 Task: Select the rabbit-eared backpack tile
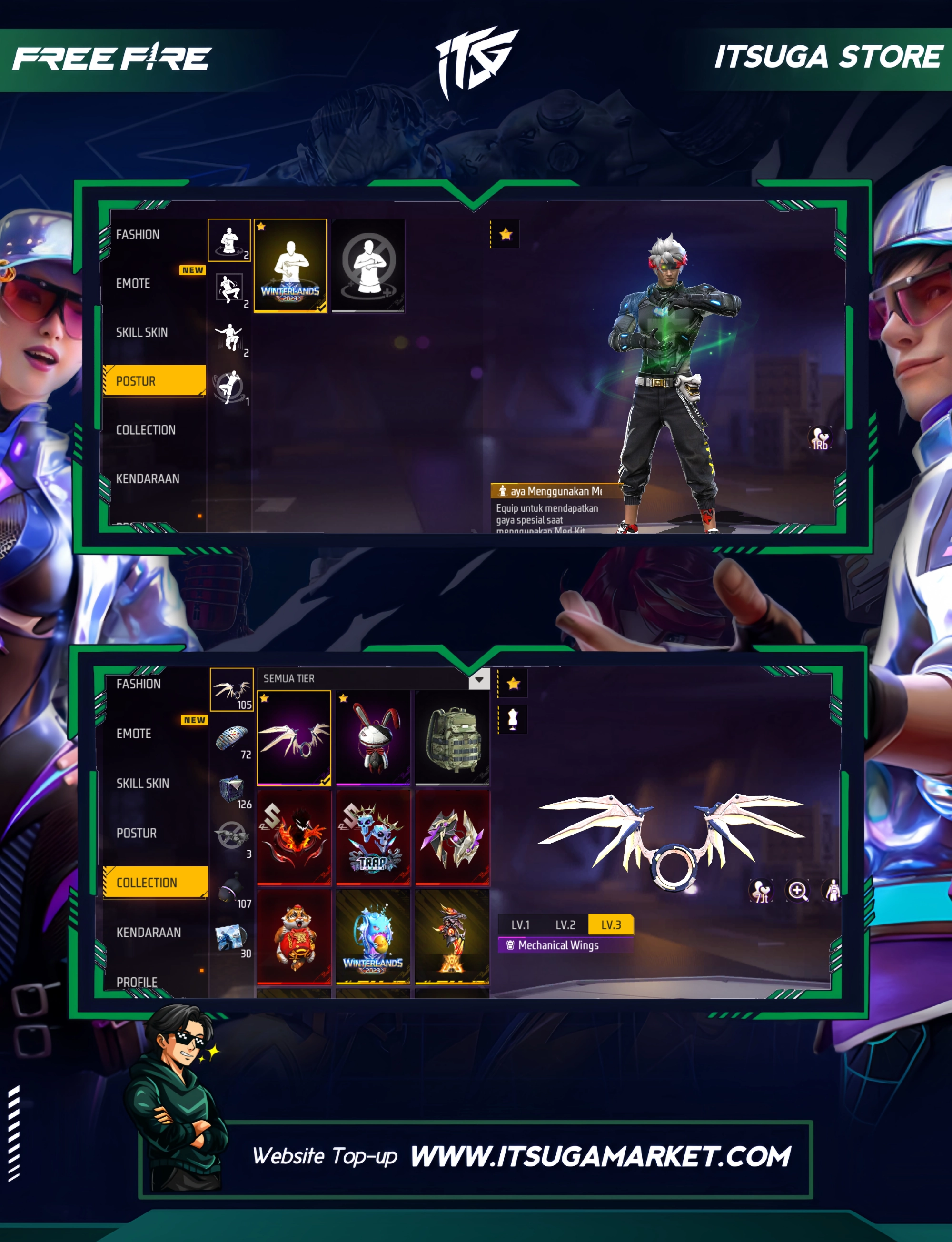[x=373, y=737]
